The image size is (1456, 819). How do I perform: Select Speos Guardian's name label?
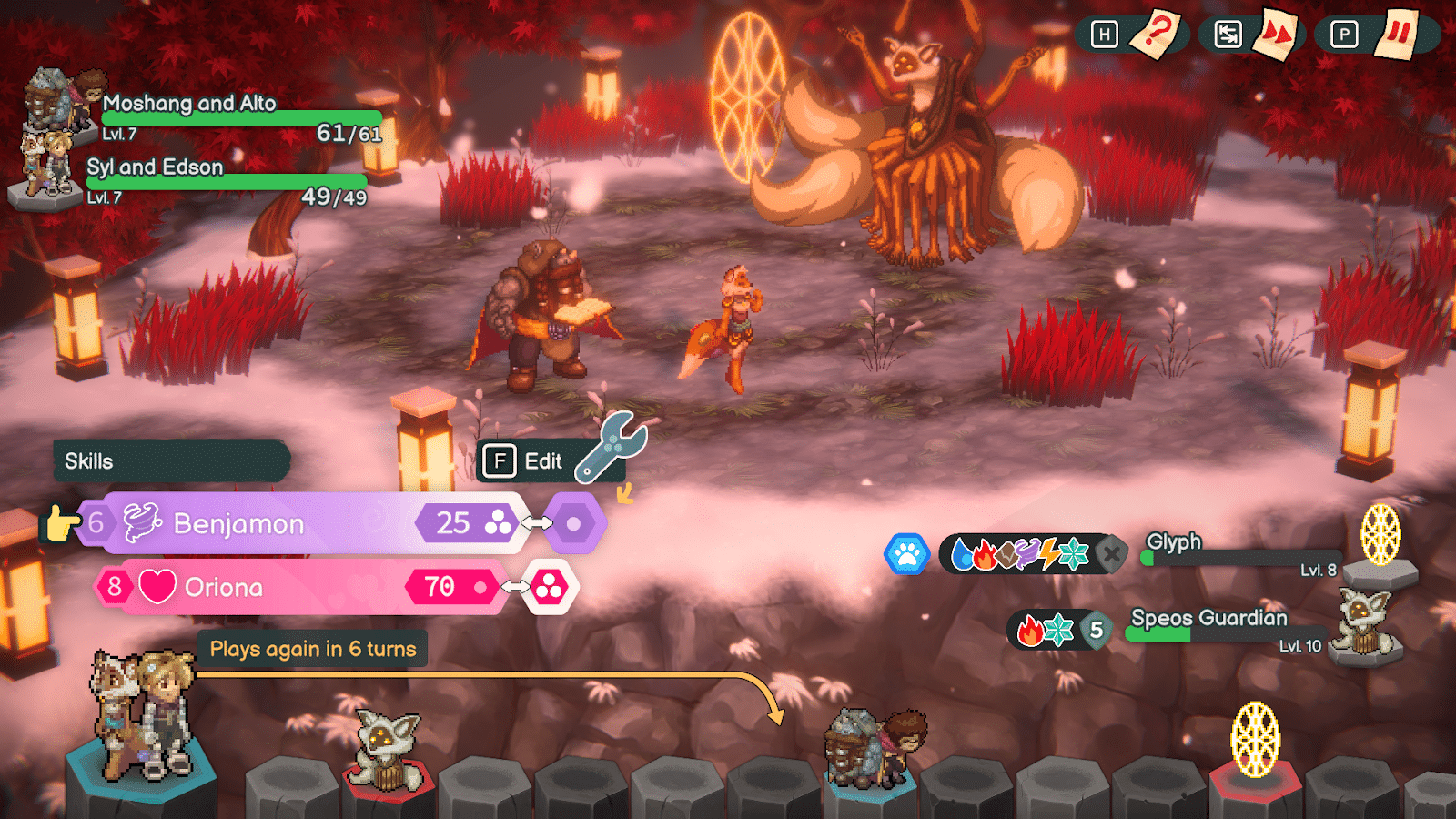click(x=1207, y=619)
